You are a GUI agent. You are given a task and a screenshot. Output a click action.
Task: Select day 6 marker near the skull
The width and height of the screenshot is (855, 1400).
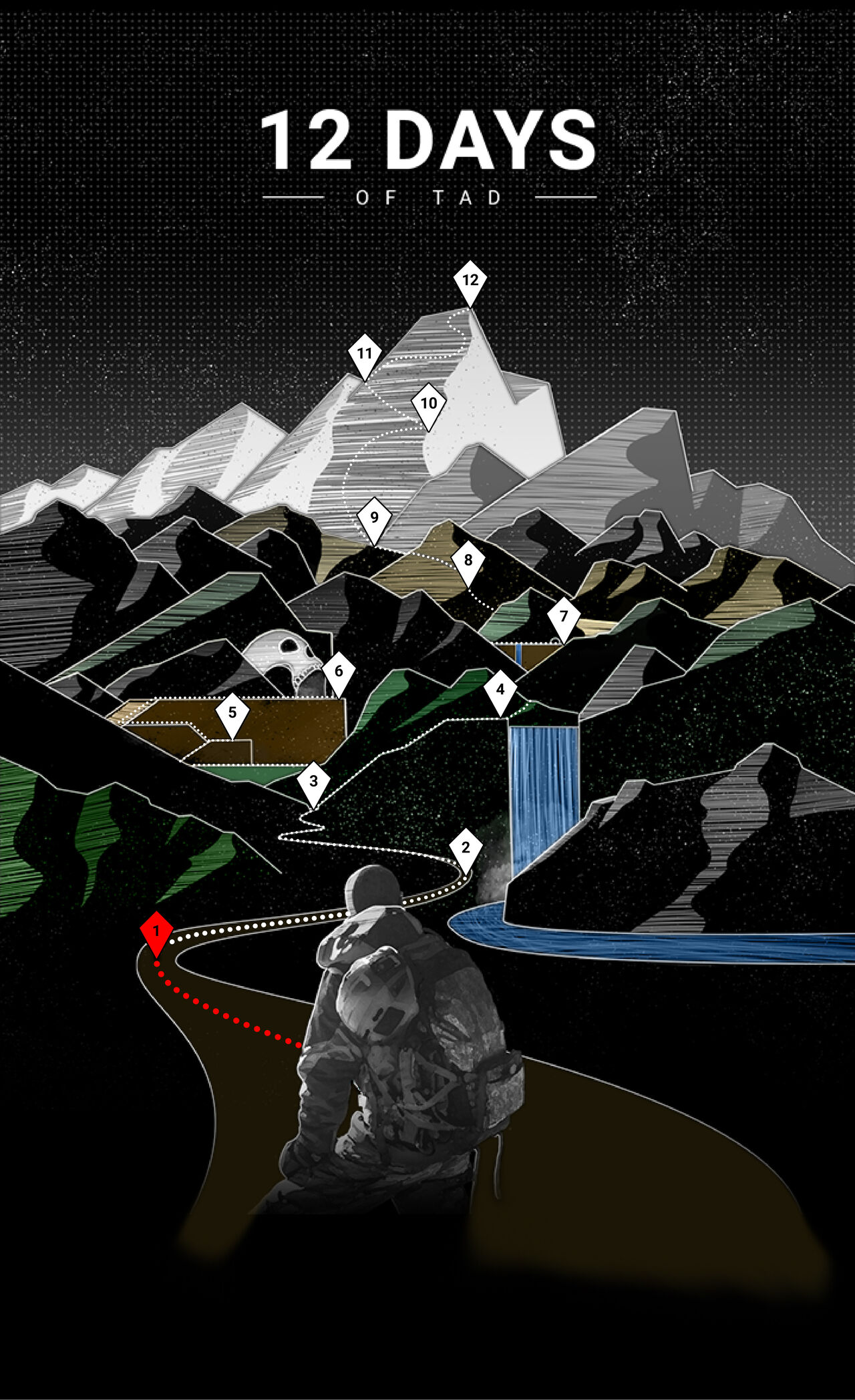(x=339, y=671)
